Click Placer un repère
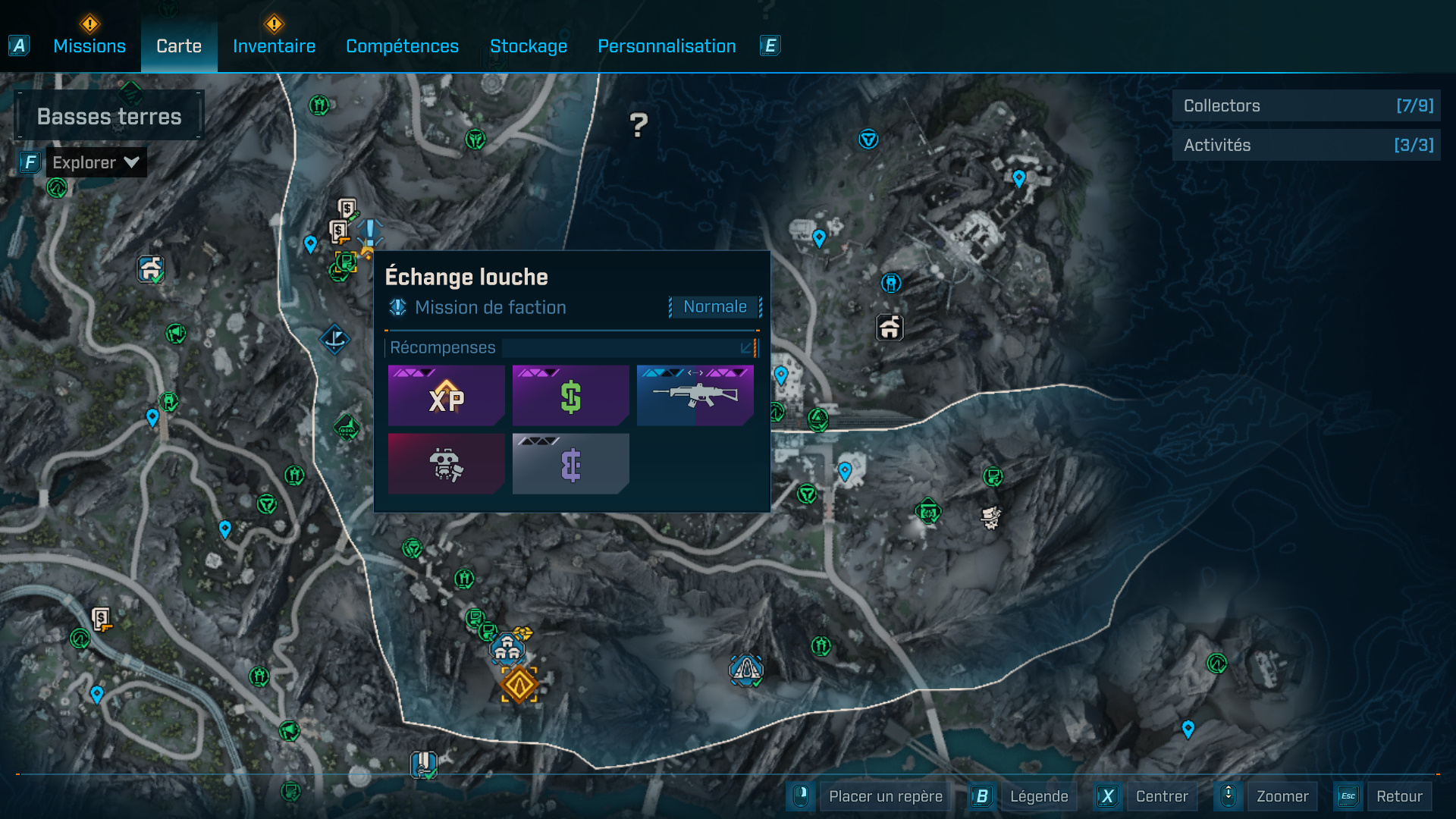The width and height of the screenshot is (1456, 819). coord(885,796)
